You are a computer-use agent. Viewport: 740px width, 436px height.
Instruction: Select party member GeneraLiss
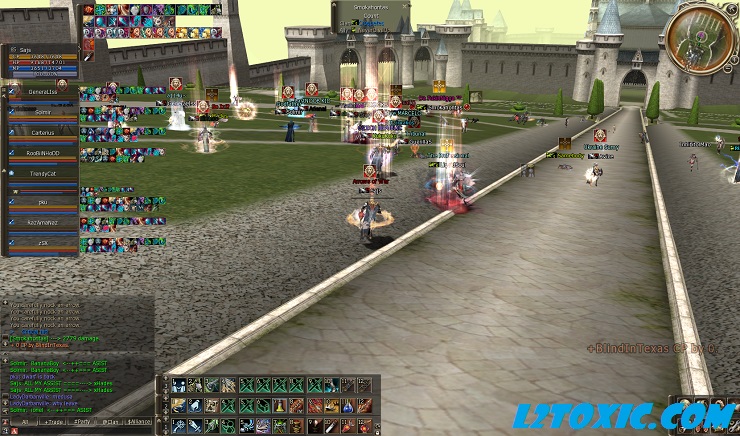pyautogui.click(x=42, y=92)
